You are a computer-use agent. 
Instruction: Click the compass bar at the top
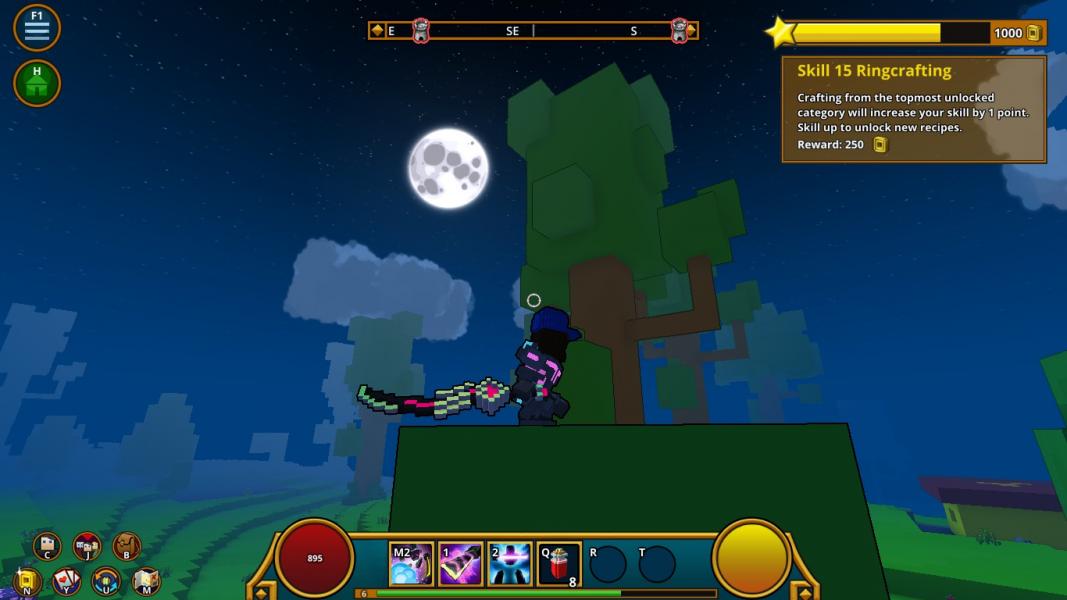(533, 31)
